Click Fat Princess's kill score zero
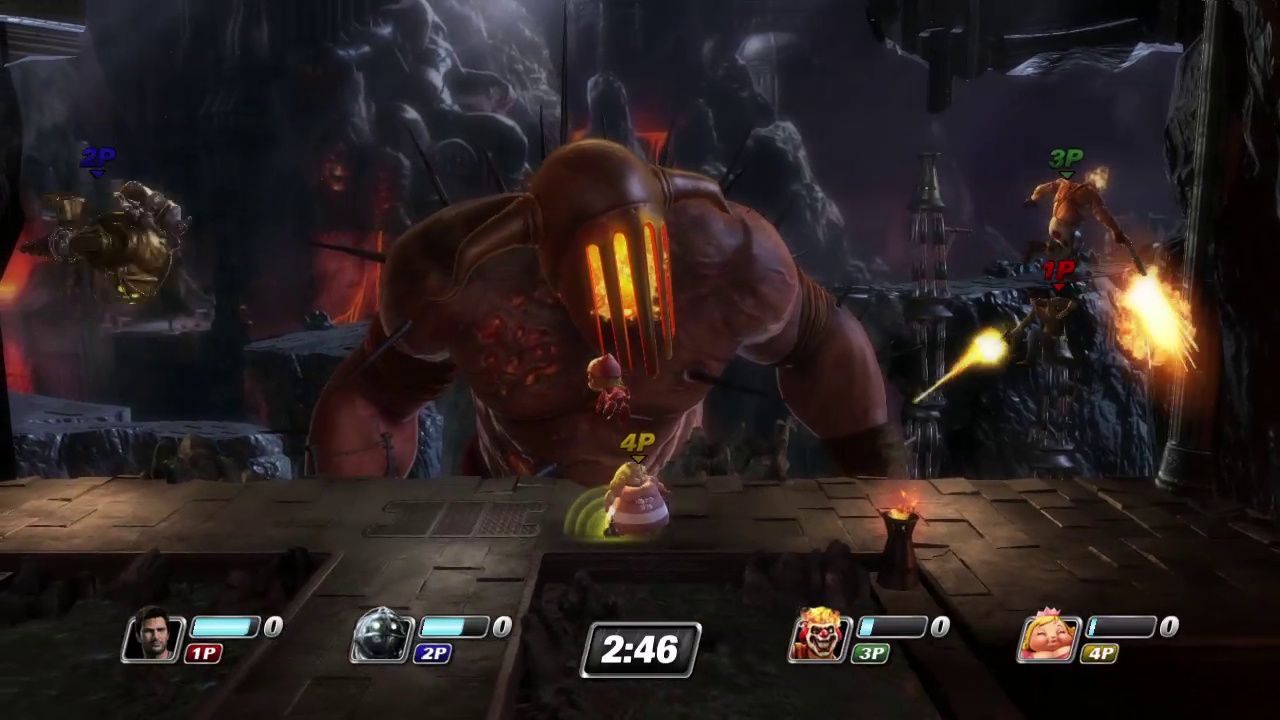 click(1168, 626)
